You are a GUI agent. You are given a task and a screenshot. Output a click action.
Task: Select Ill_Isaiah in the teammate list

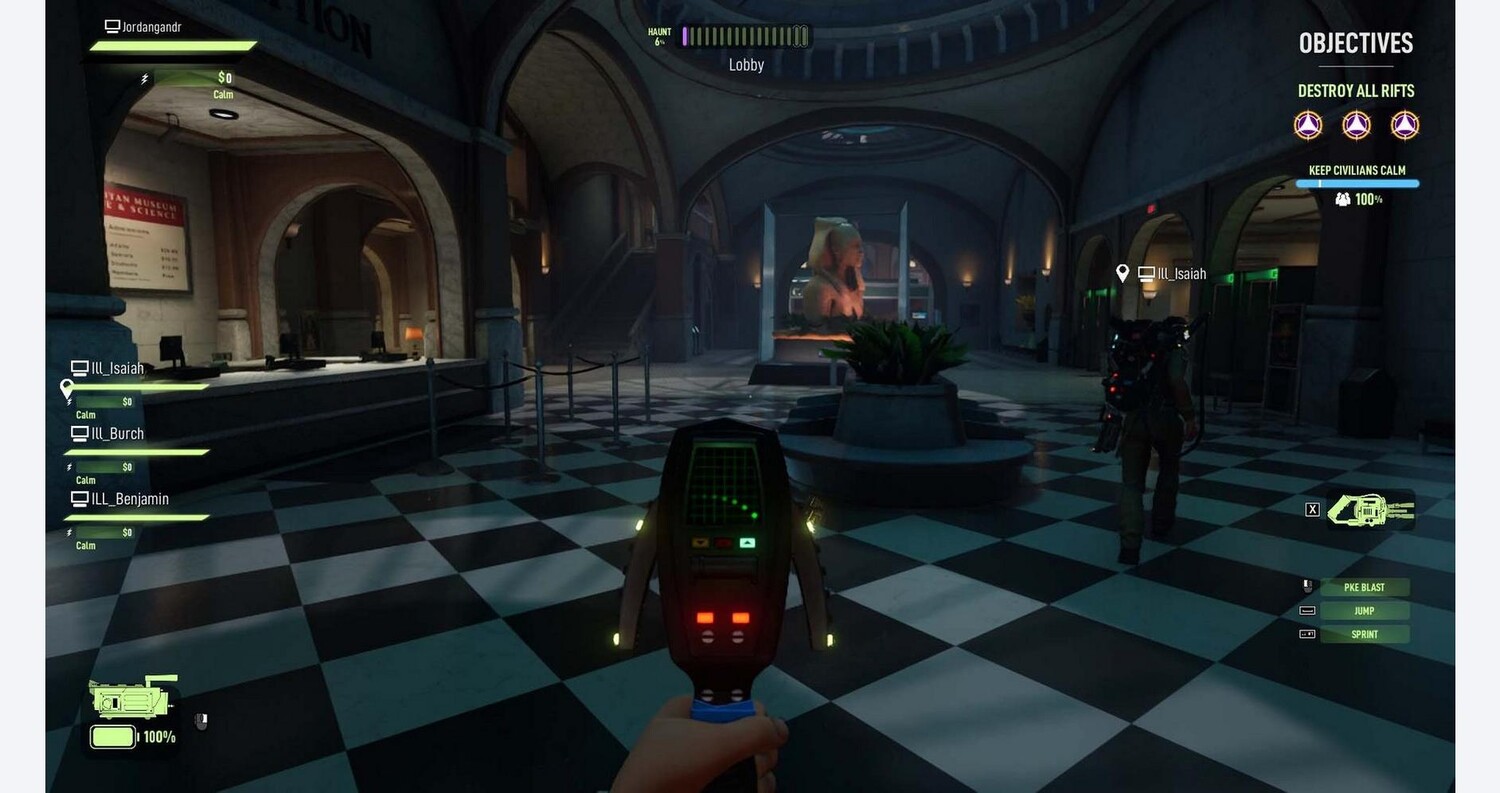click(x=117, y=369)
